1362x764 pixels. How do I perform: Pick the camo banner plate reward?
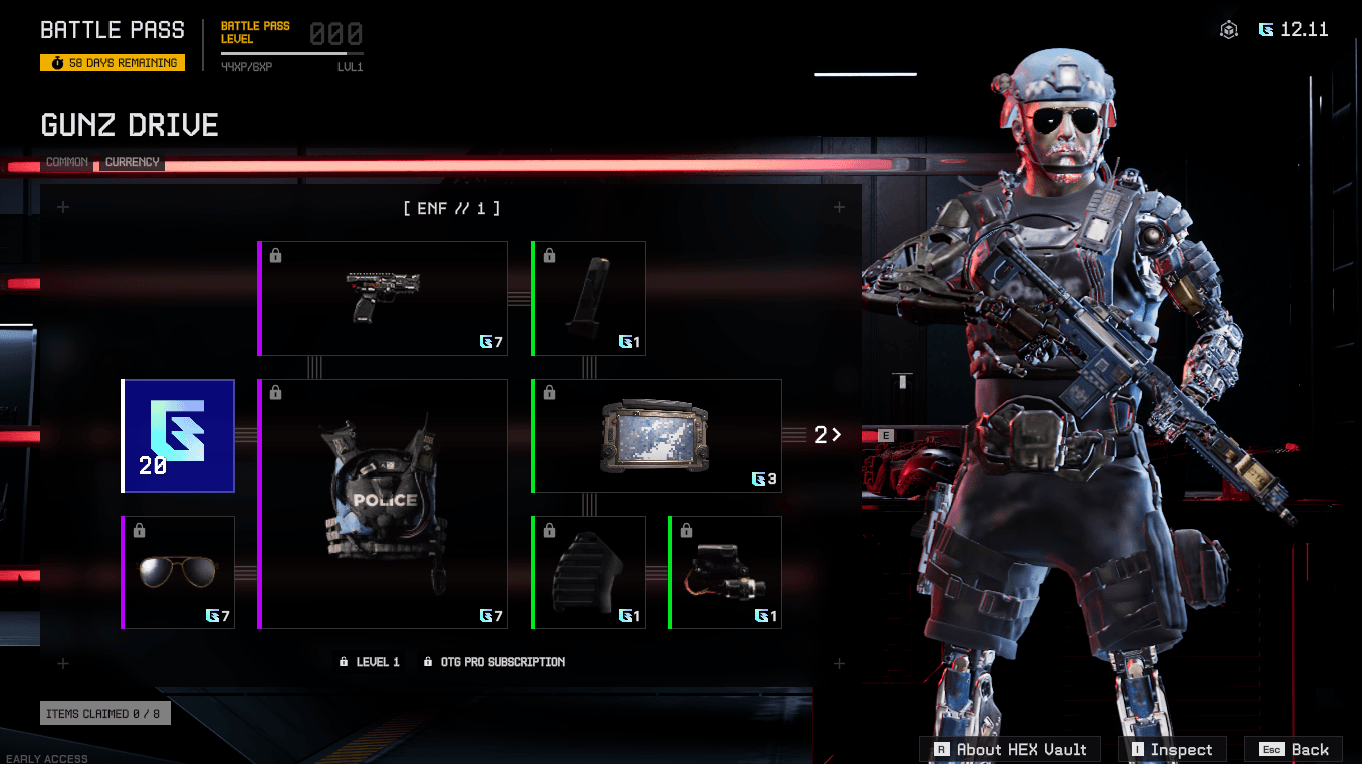point(656,436)
